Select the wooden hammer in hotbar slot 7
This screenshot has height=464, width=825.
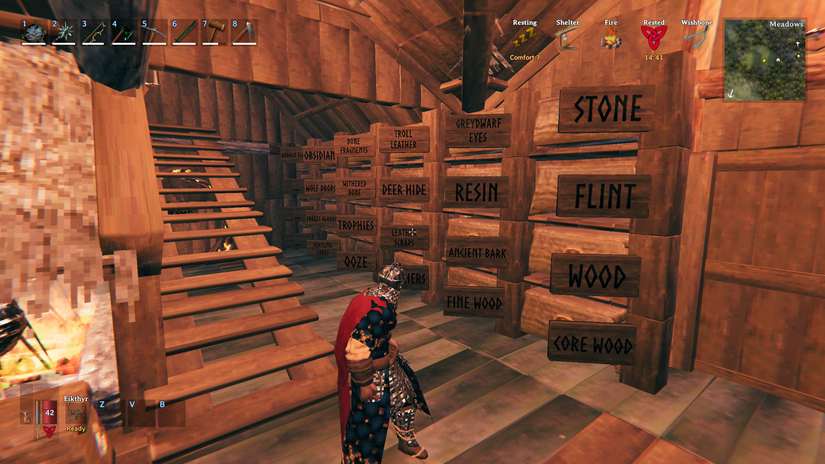pyautogui.click(x=215, y=33)
